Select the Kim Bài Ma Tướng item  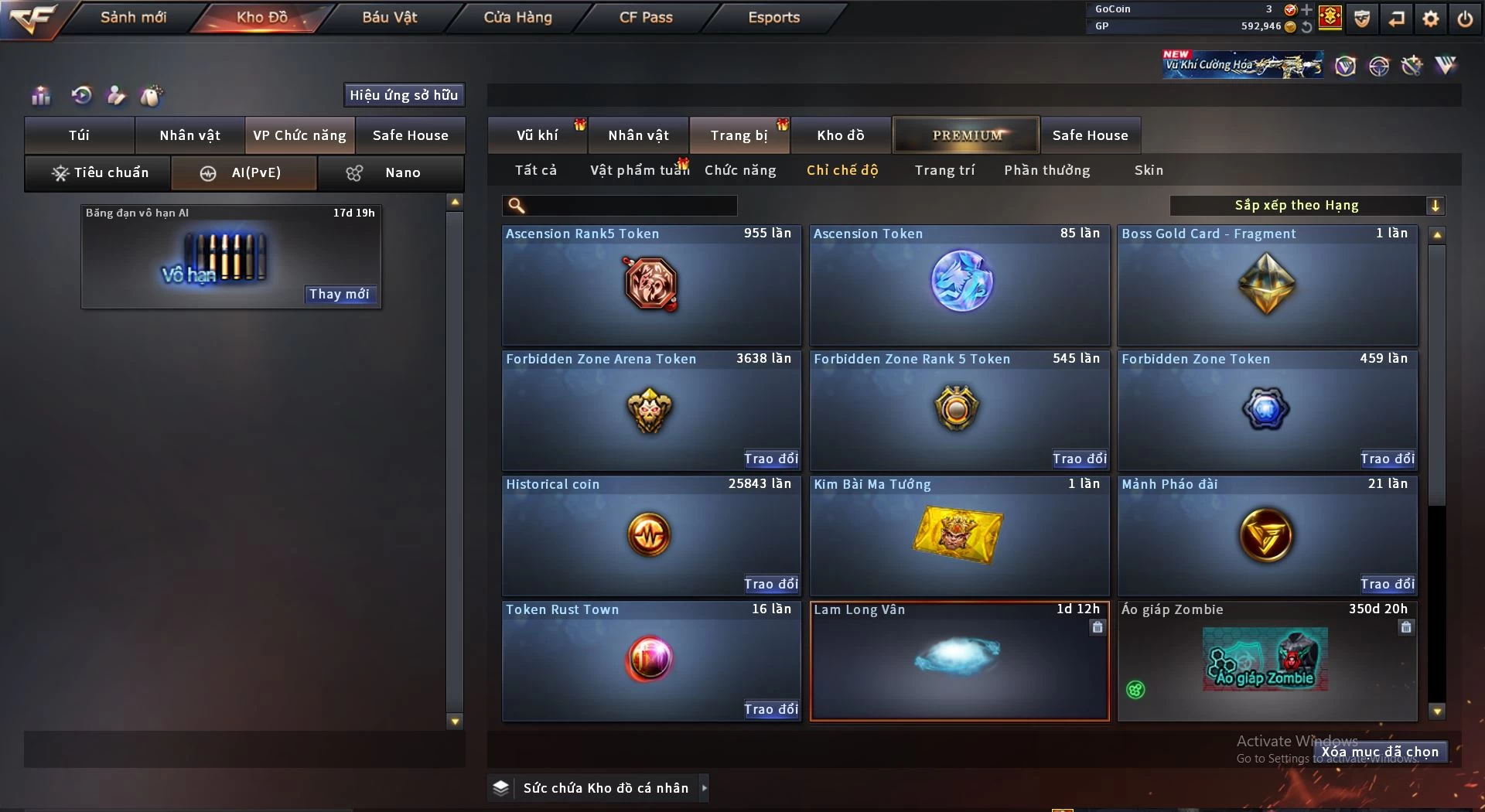point(959,535)
